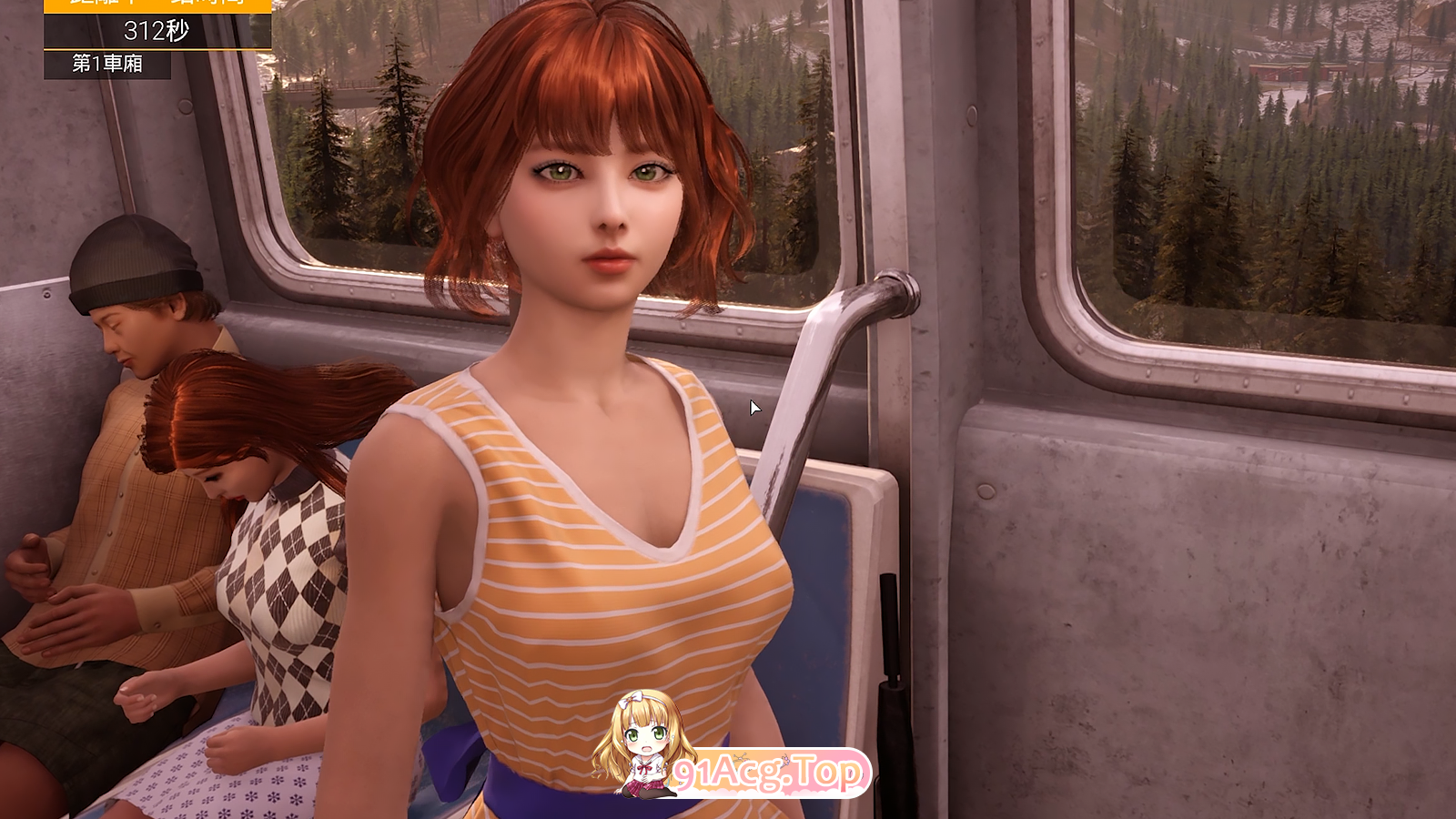Click the orange 距離～站時間 header bar
This screenshot has height=819, width=1456.
coord(155,7)
